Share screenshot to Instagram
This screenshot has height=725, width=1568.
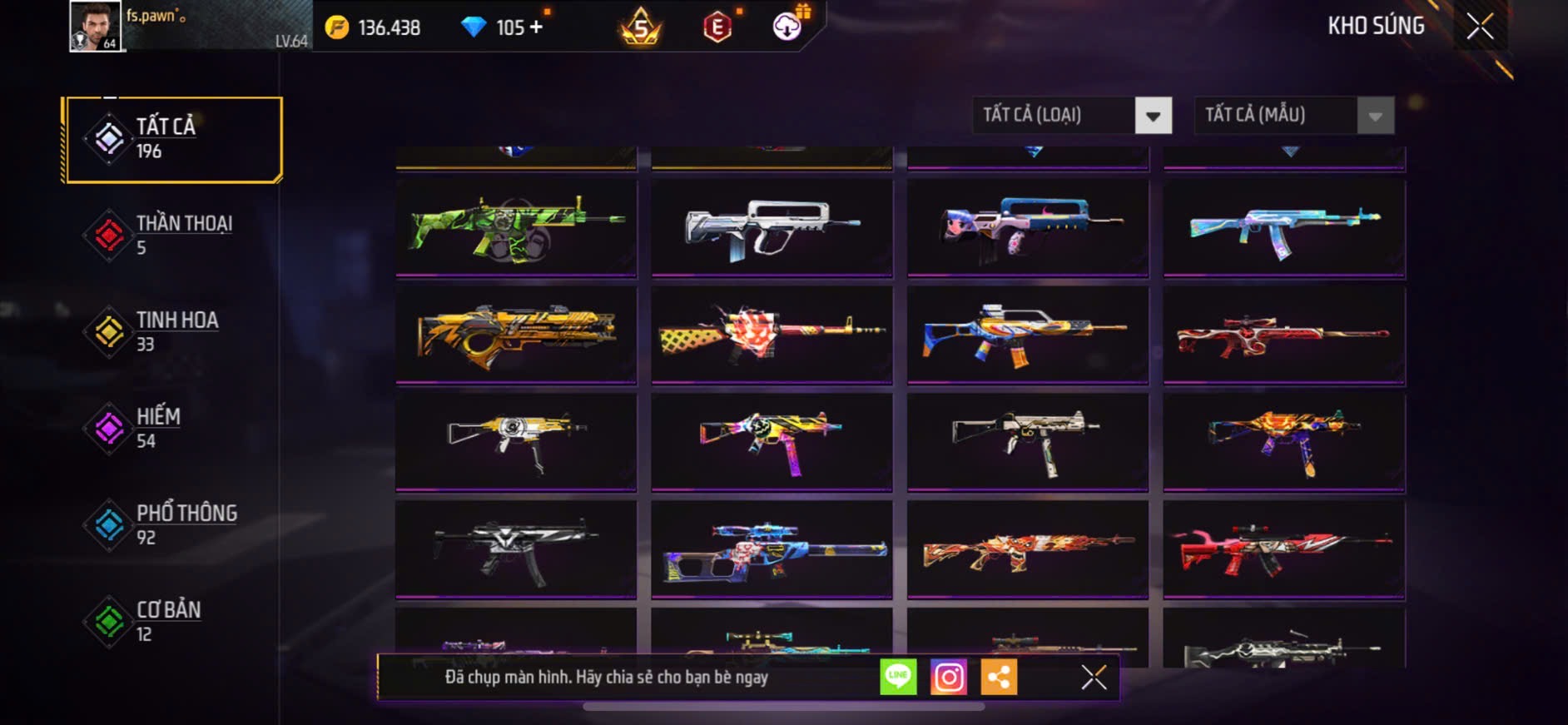click(949, 677)
